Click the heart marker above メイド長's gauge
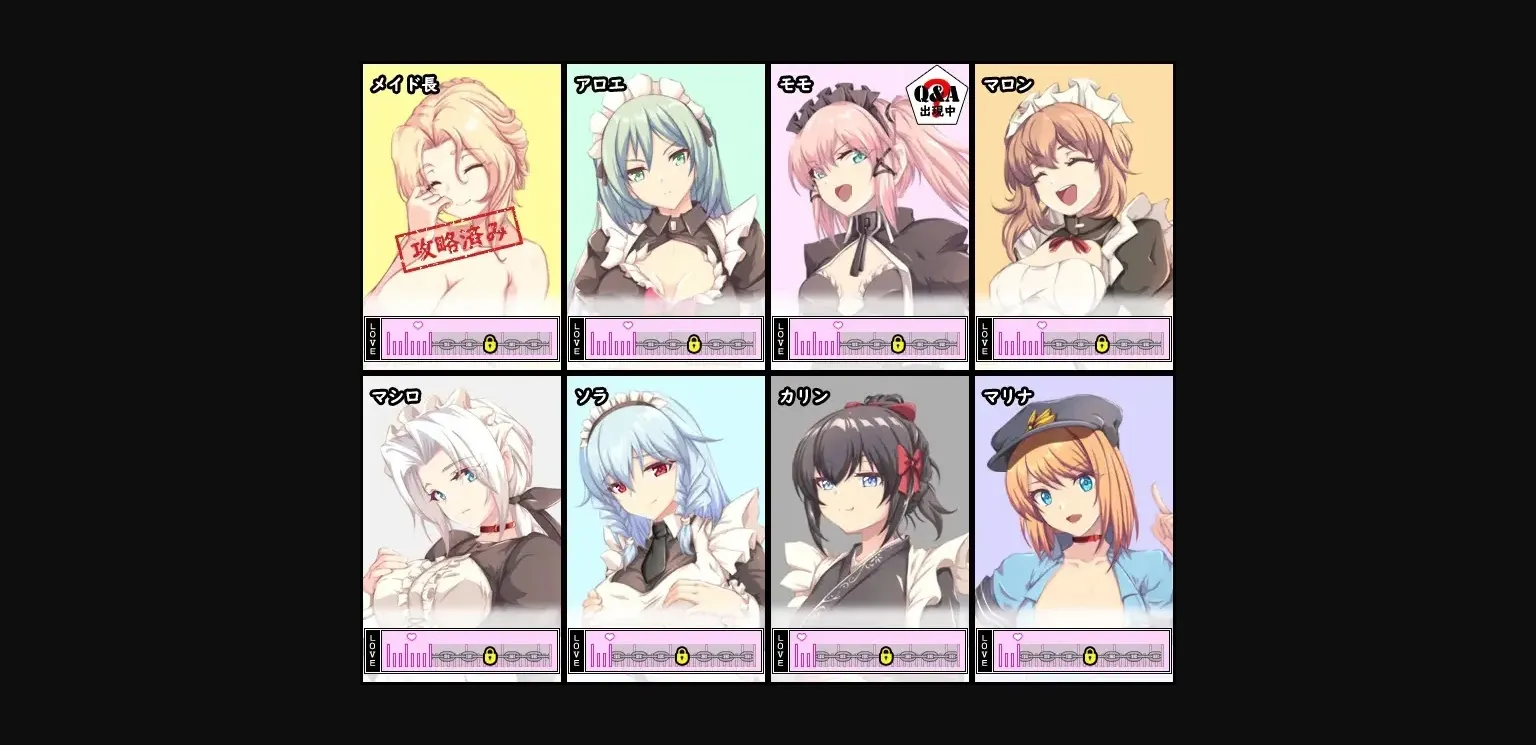1536x745 pixels. tap(417, 324)
